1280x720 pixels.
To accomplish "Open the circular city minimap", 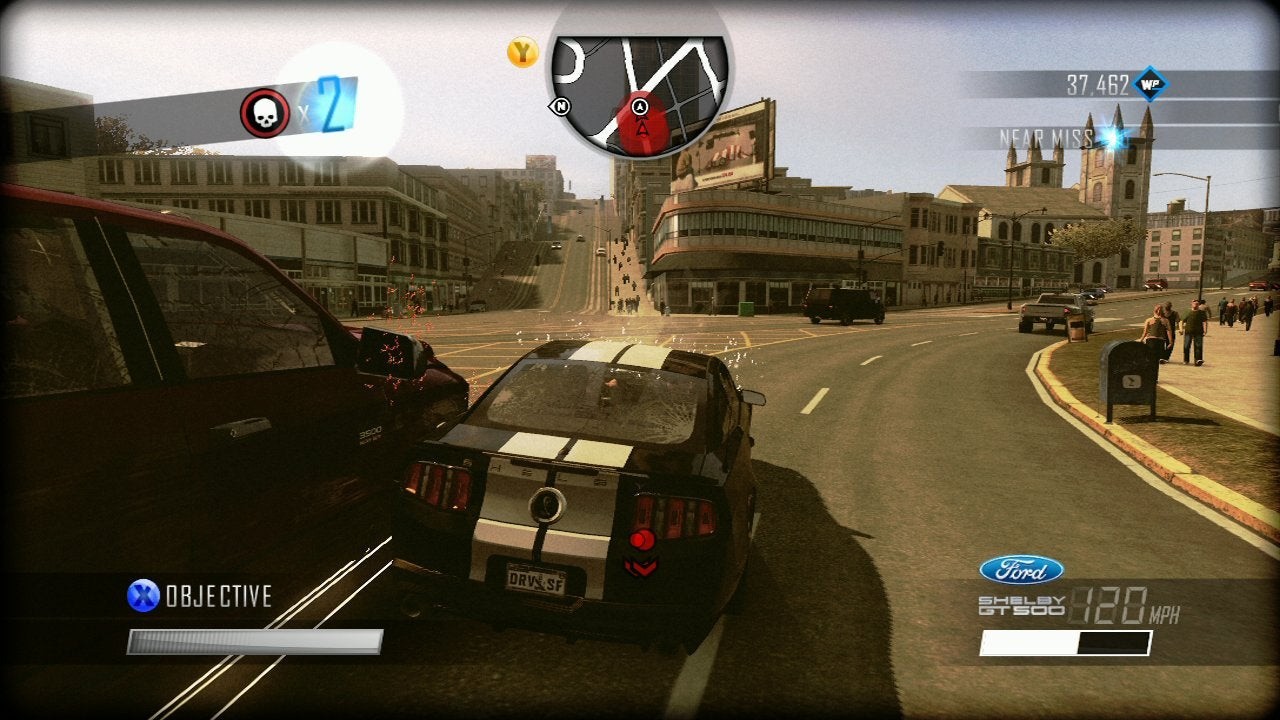I will tap(640, 85).
